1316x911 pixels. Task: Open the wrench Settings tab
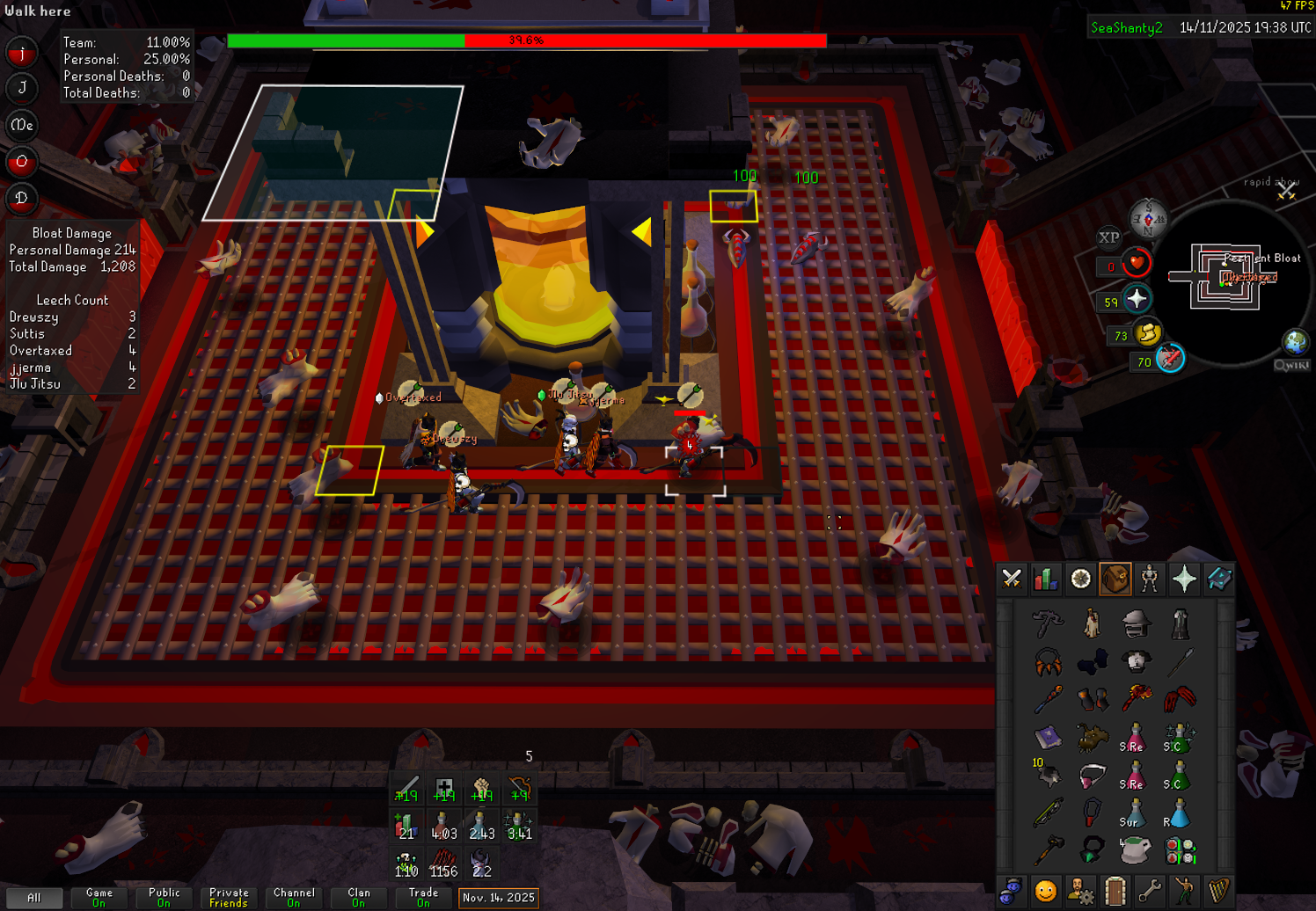1149,892
